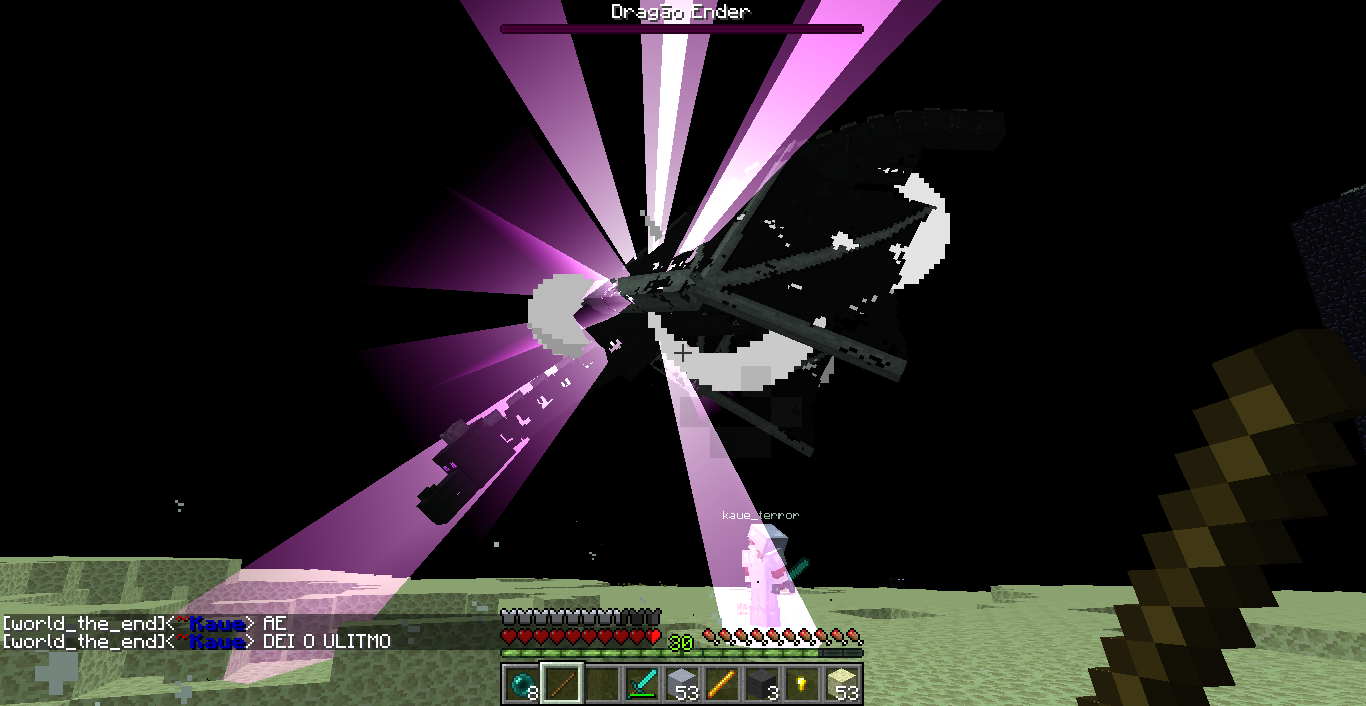Select the end stone block stack
Image resolution: width=1366 pixels, height=706 pixels.
point(844,684)
